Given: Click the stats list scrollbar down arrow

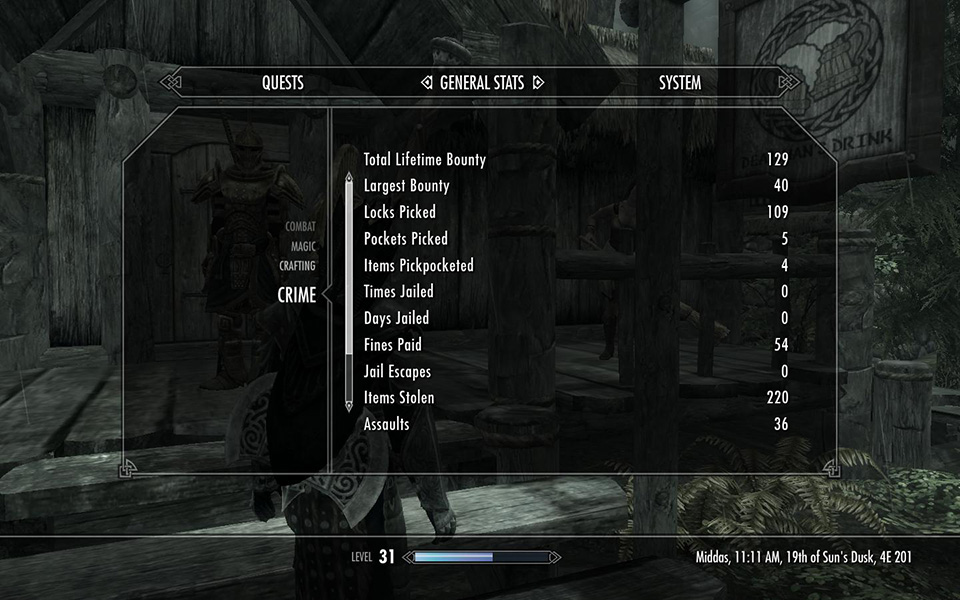Looking at the screenshot, I should point(349,405).
